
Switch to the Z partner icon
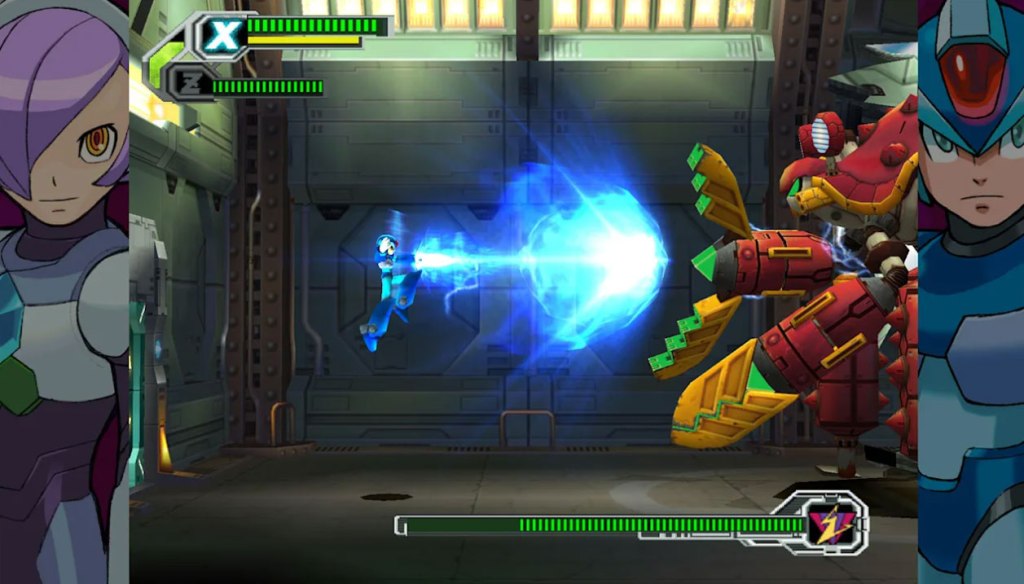click(189, 83)
